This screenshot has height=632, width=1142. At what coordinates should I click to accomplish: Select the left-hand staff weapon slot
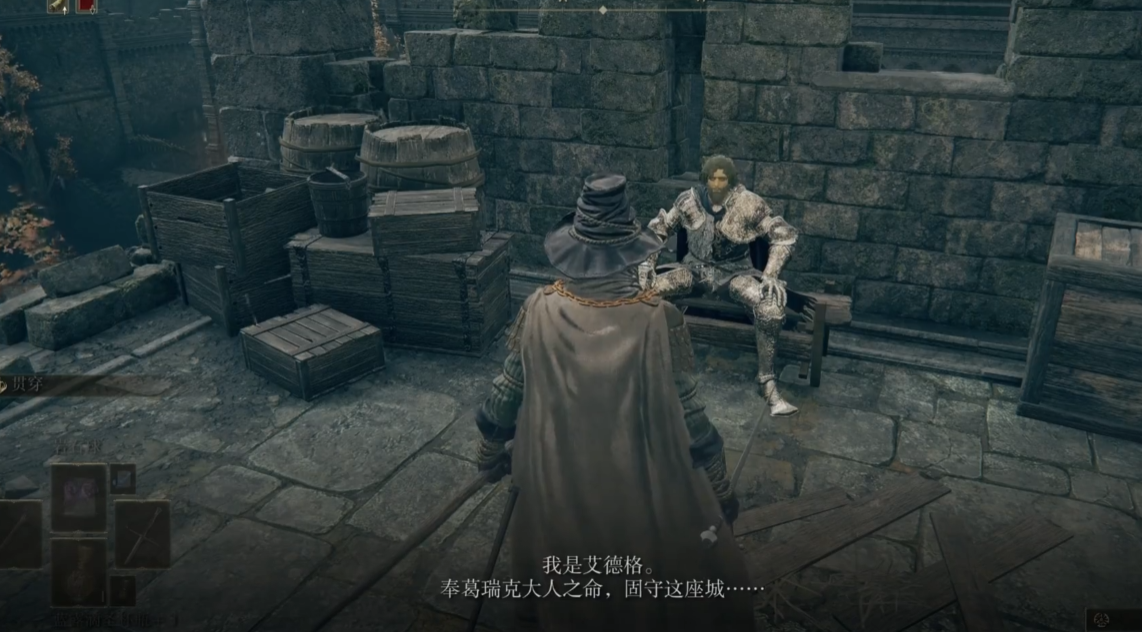tap(18, 534)
